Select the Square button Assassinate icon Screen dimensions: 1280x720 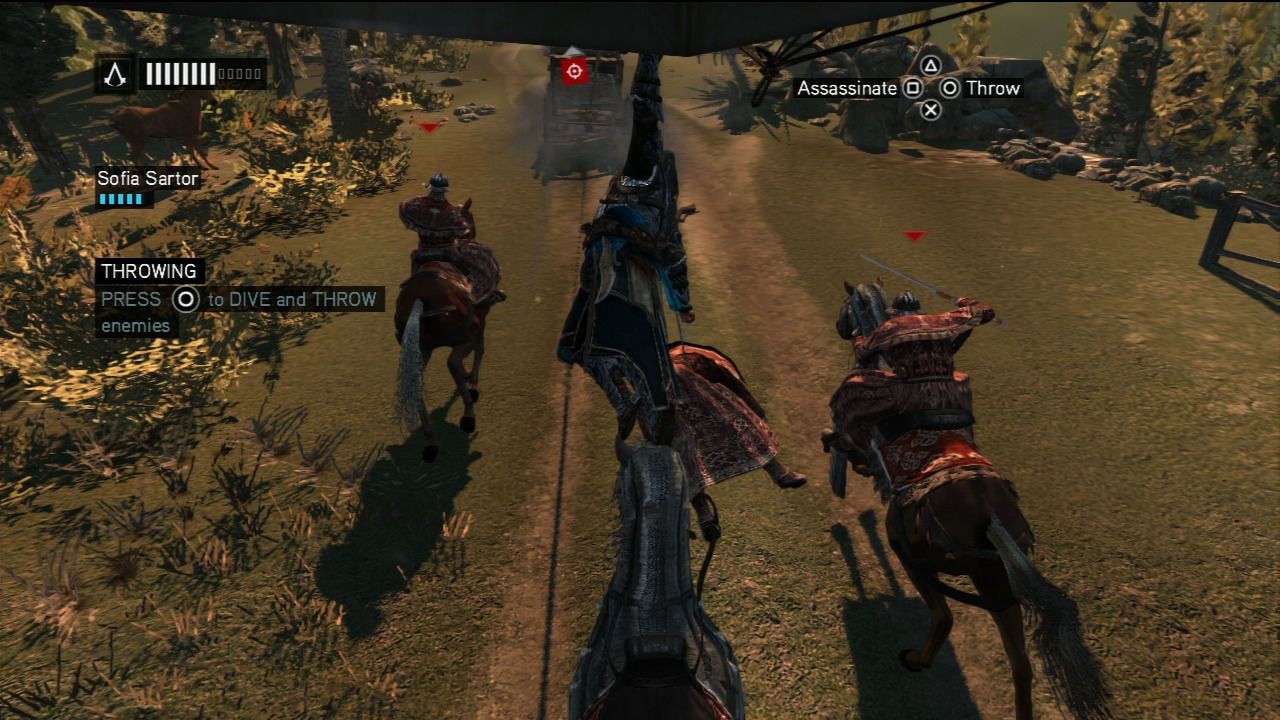click(x=915, y=89)
